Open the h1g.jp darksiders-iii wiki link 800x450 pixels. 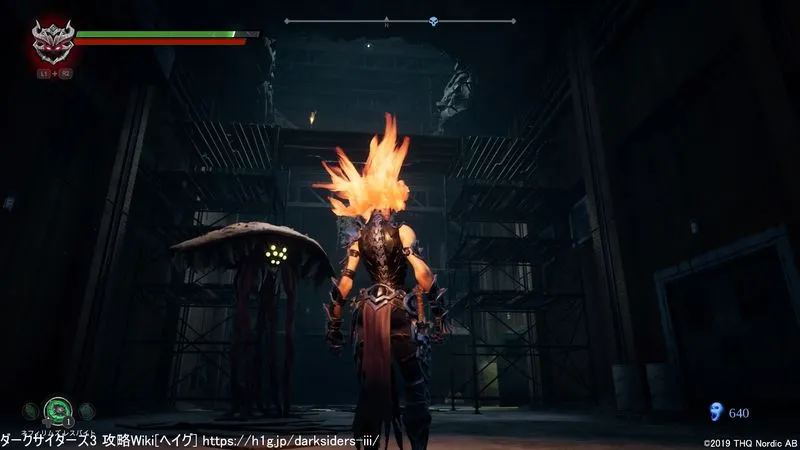[x=291, y=440]
